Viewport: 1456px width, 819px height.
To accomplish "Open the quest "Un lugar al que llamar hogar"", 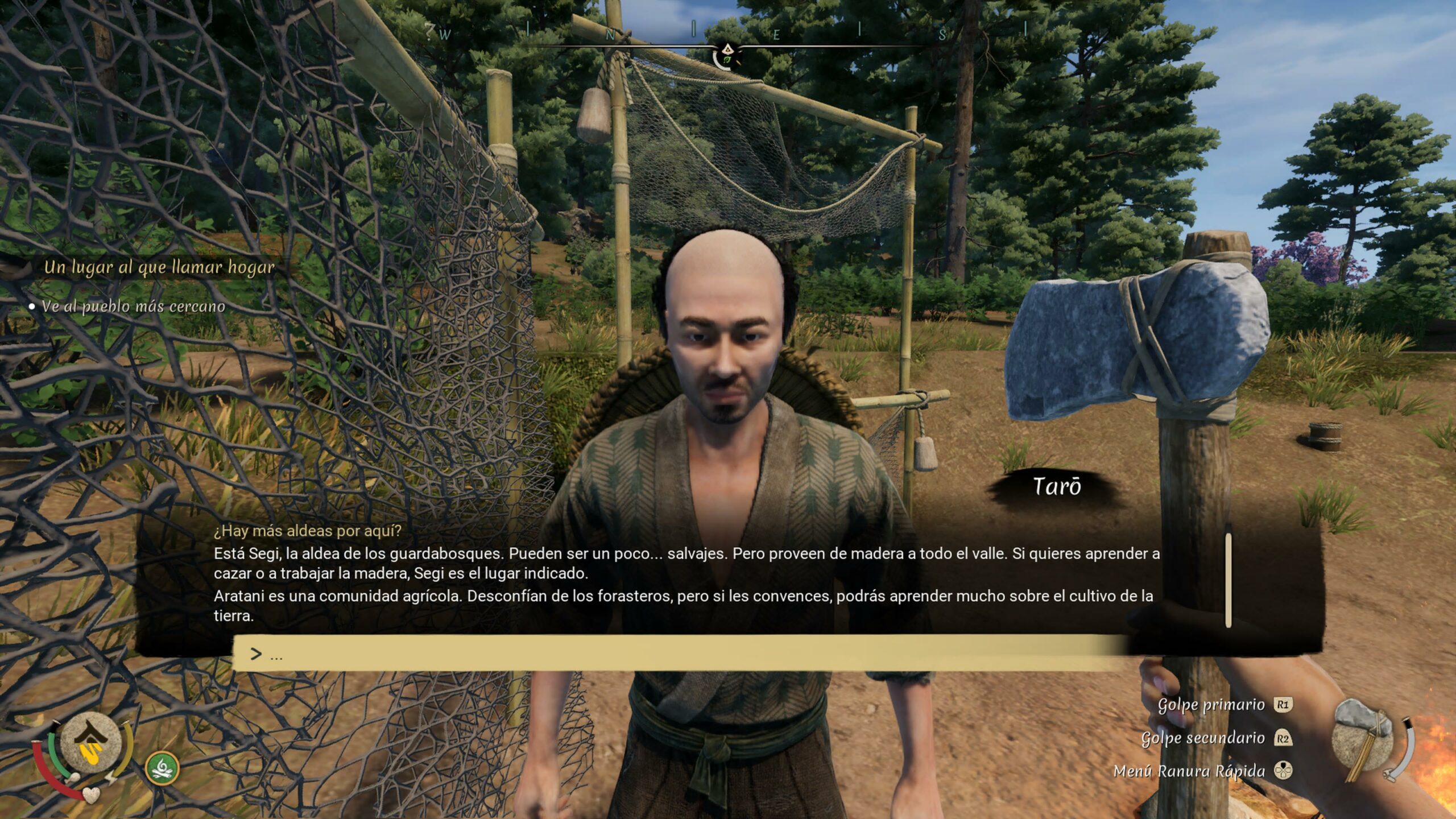I will pos(159,267).
